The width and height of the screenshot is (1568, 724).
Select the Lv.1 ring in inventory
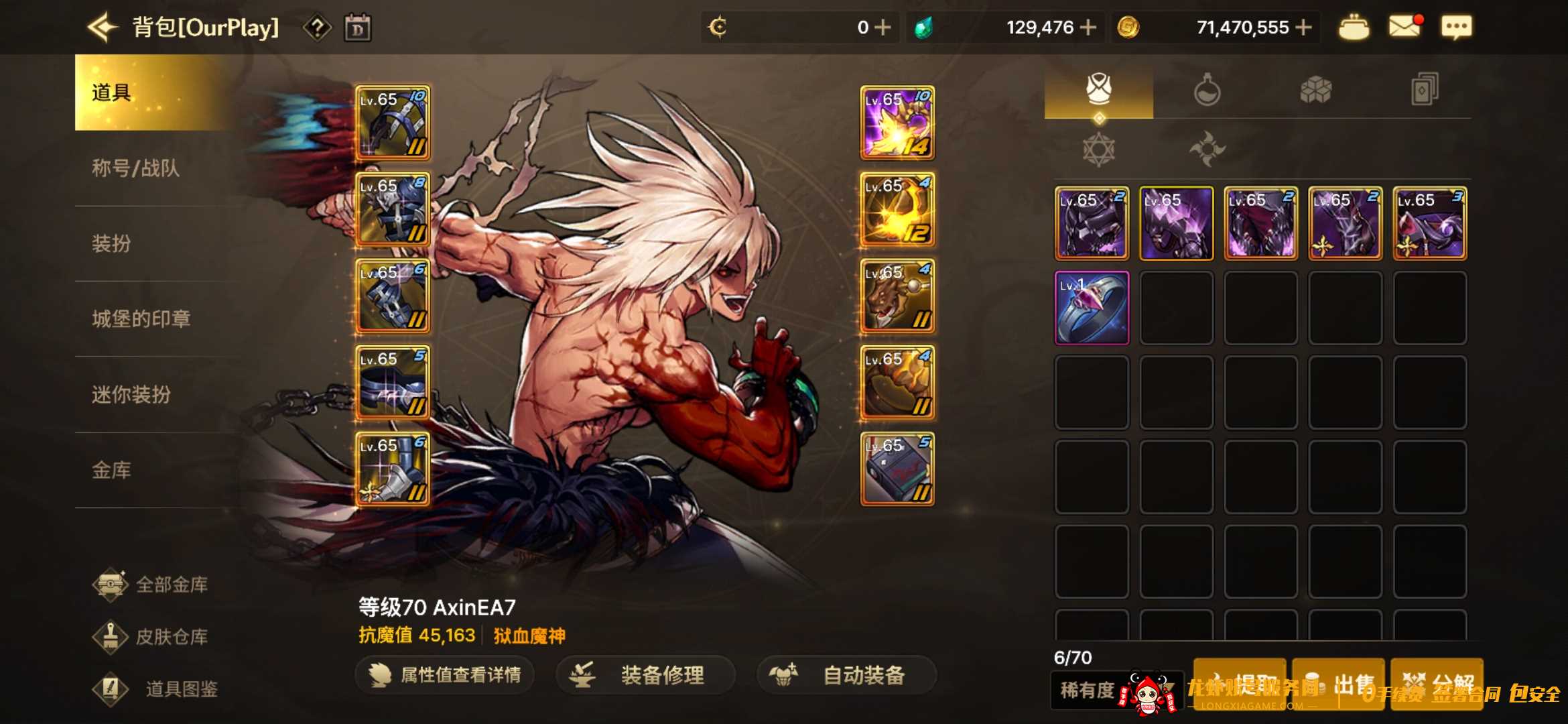tap(1092, 308)
